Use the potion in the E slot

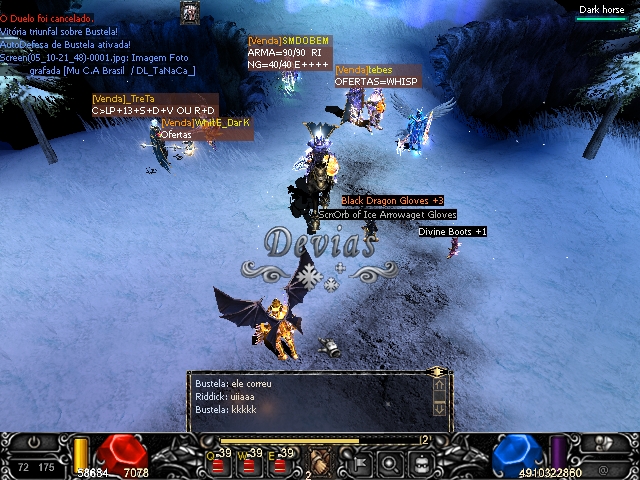(278, 464)
